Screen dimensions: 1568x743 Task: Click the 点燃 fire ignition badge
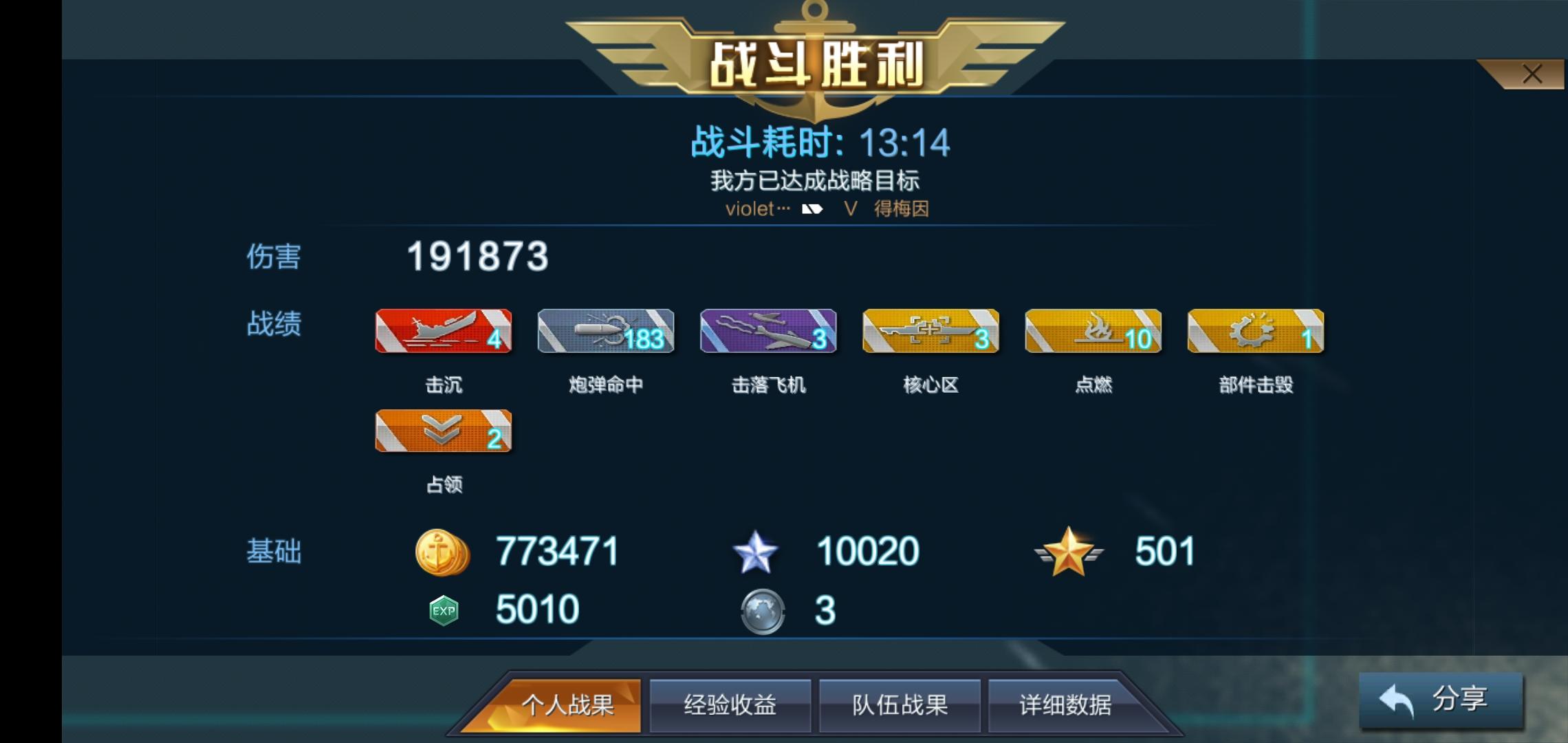point(1093,332)
